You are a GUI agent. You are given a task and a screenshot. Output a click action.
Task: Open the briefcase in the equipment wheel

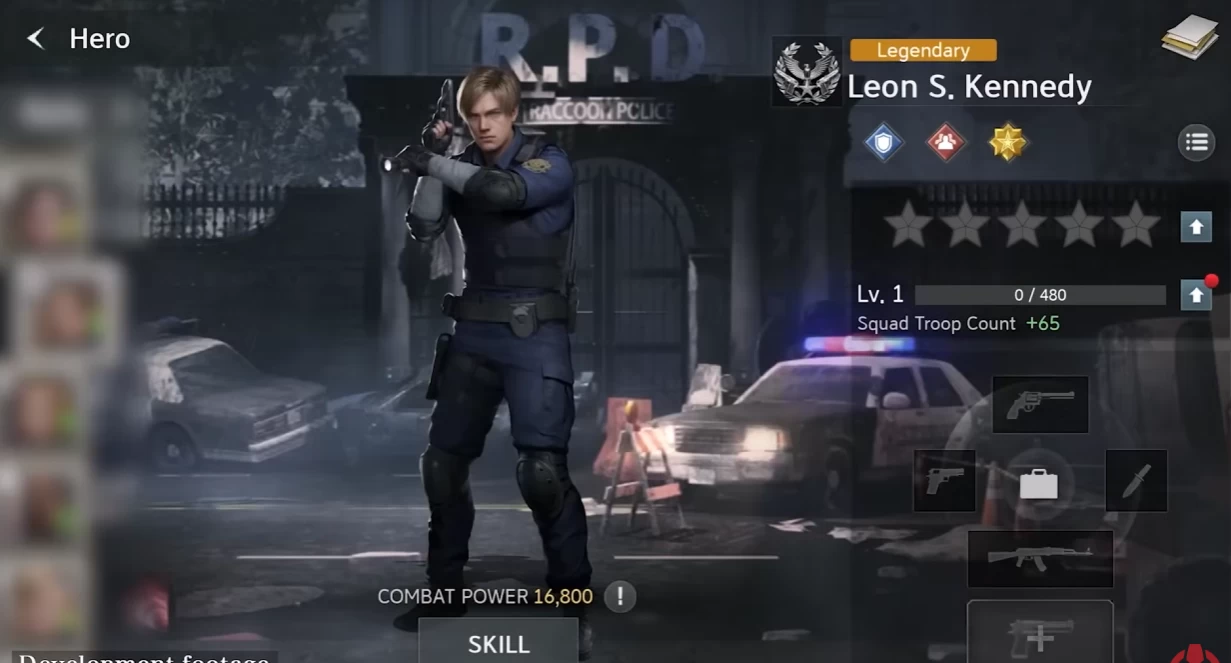pyautogui.click(x=1039, y=485)
